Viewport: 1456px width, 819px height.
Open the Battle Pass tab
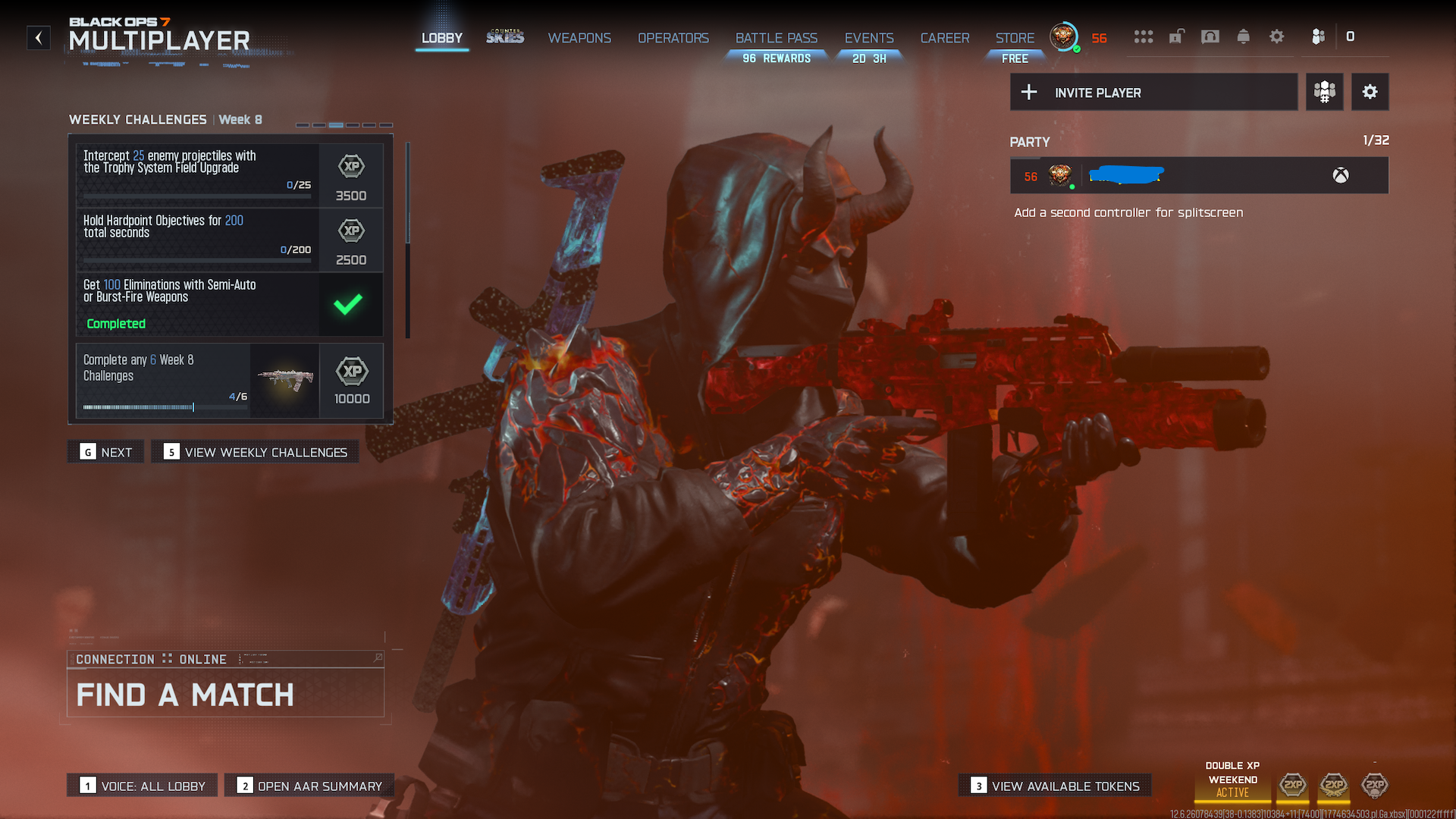tap(776, 38)
